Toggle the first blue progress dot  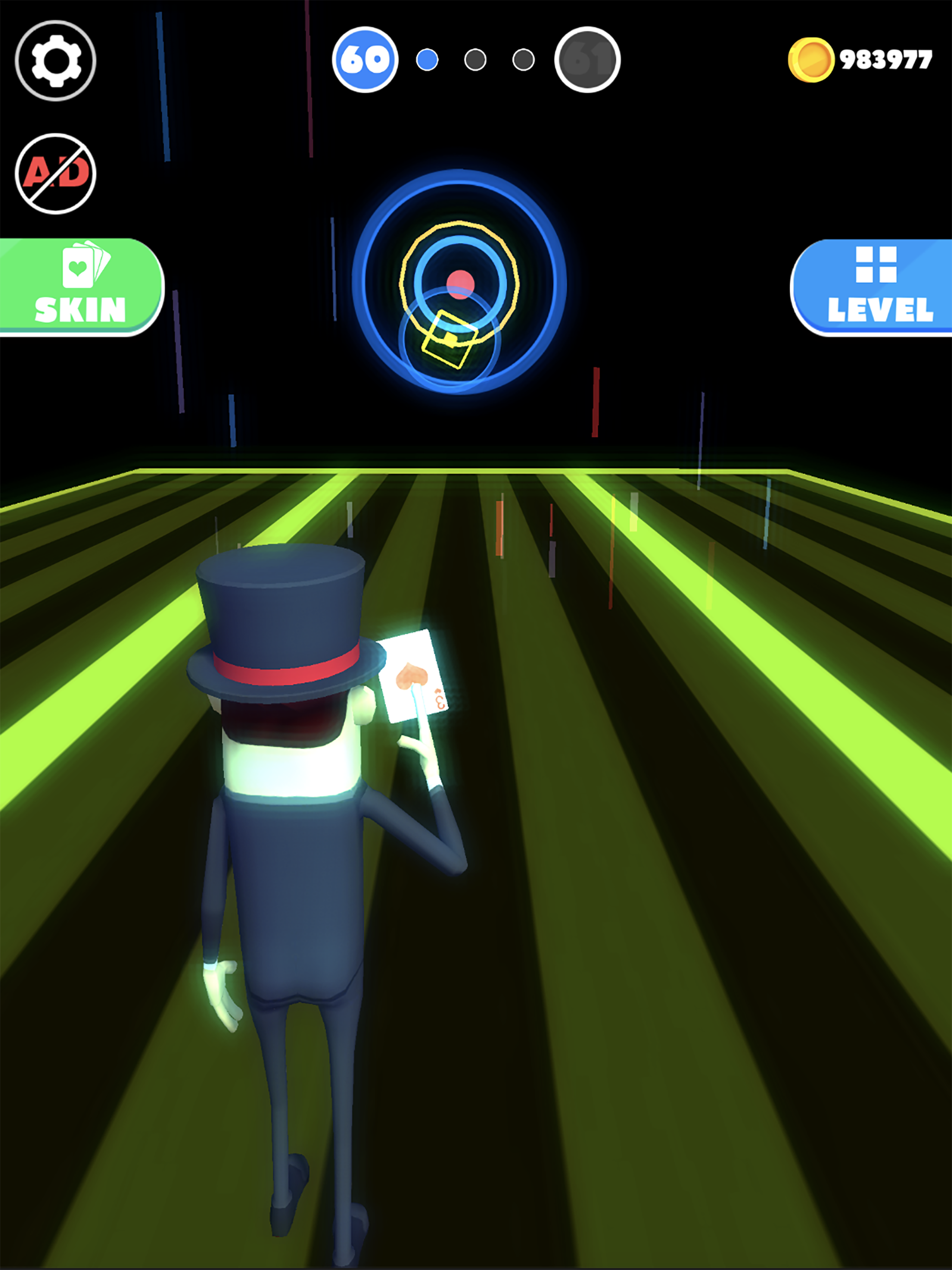tap(428, 59)
